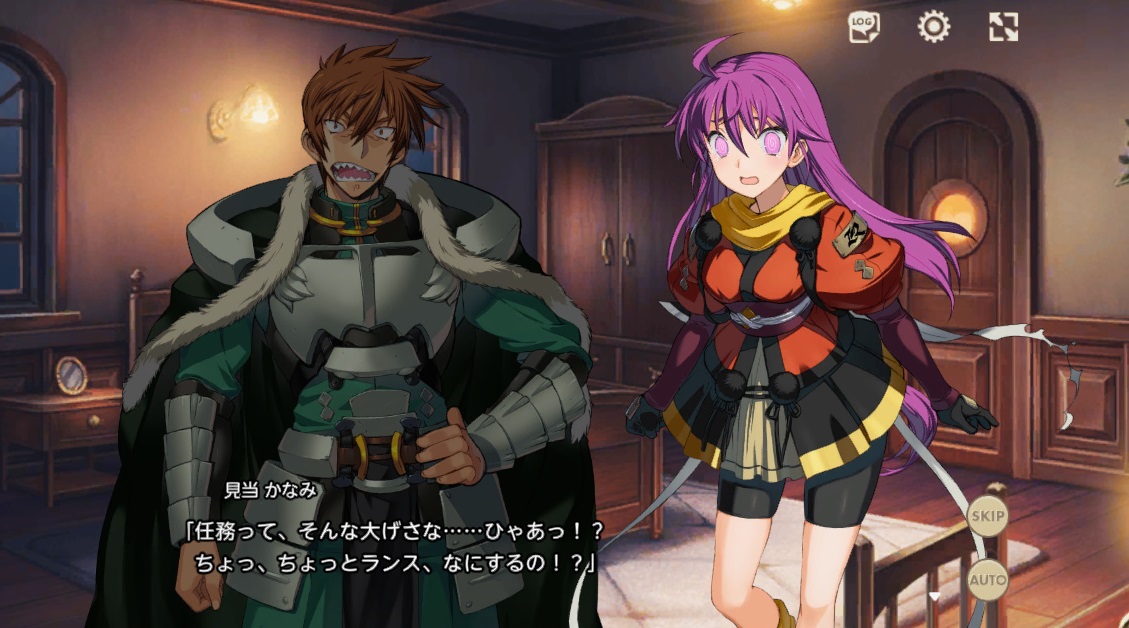Toggle fullscreen with the expand icon

tap(1003, 27)
